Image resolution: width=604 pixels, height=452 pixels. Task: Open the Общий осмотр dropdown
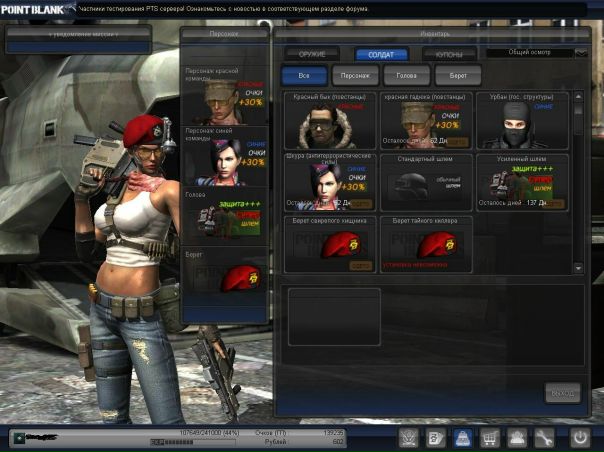537,52
